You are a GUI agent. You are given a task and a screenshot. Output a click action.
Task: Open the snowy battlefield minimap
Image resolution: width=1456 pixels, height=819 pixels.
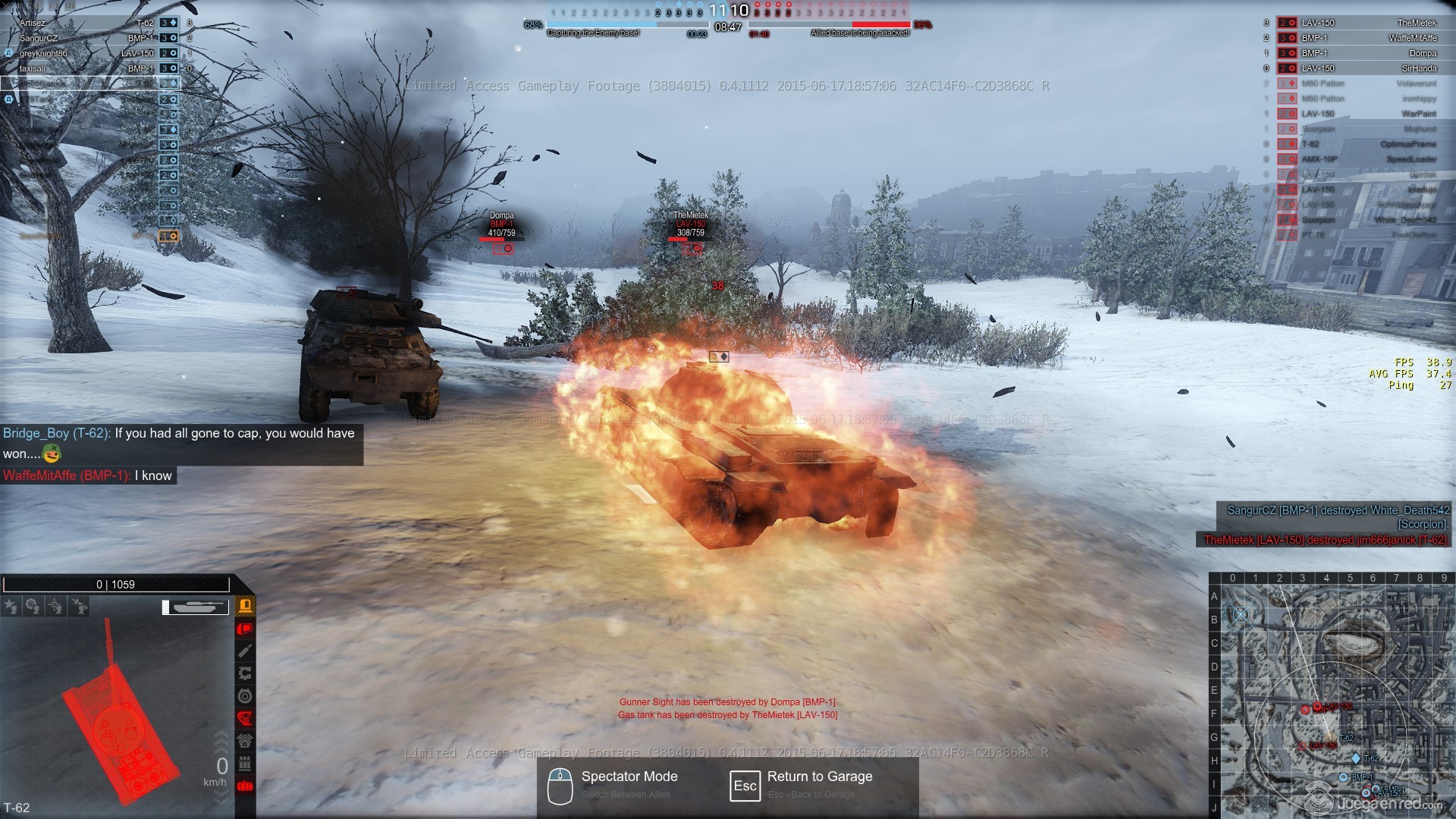[x=1332, y=695]
